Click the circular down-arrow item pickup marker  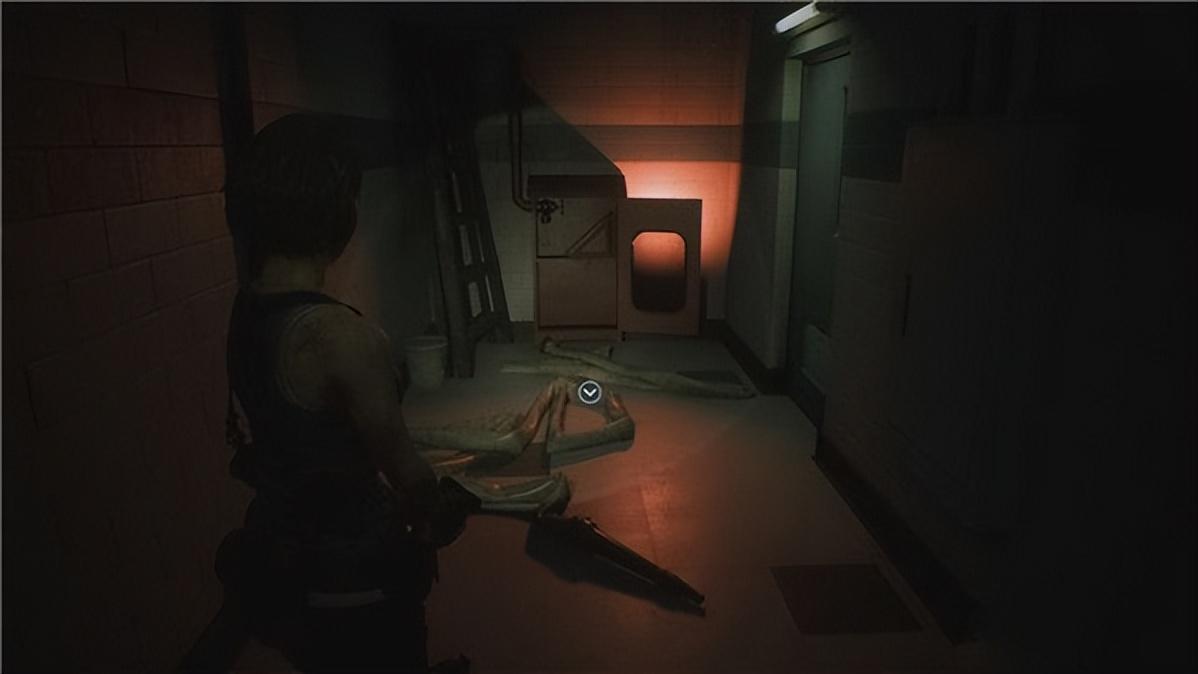[x=589, y=393]
